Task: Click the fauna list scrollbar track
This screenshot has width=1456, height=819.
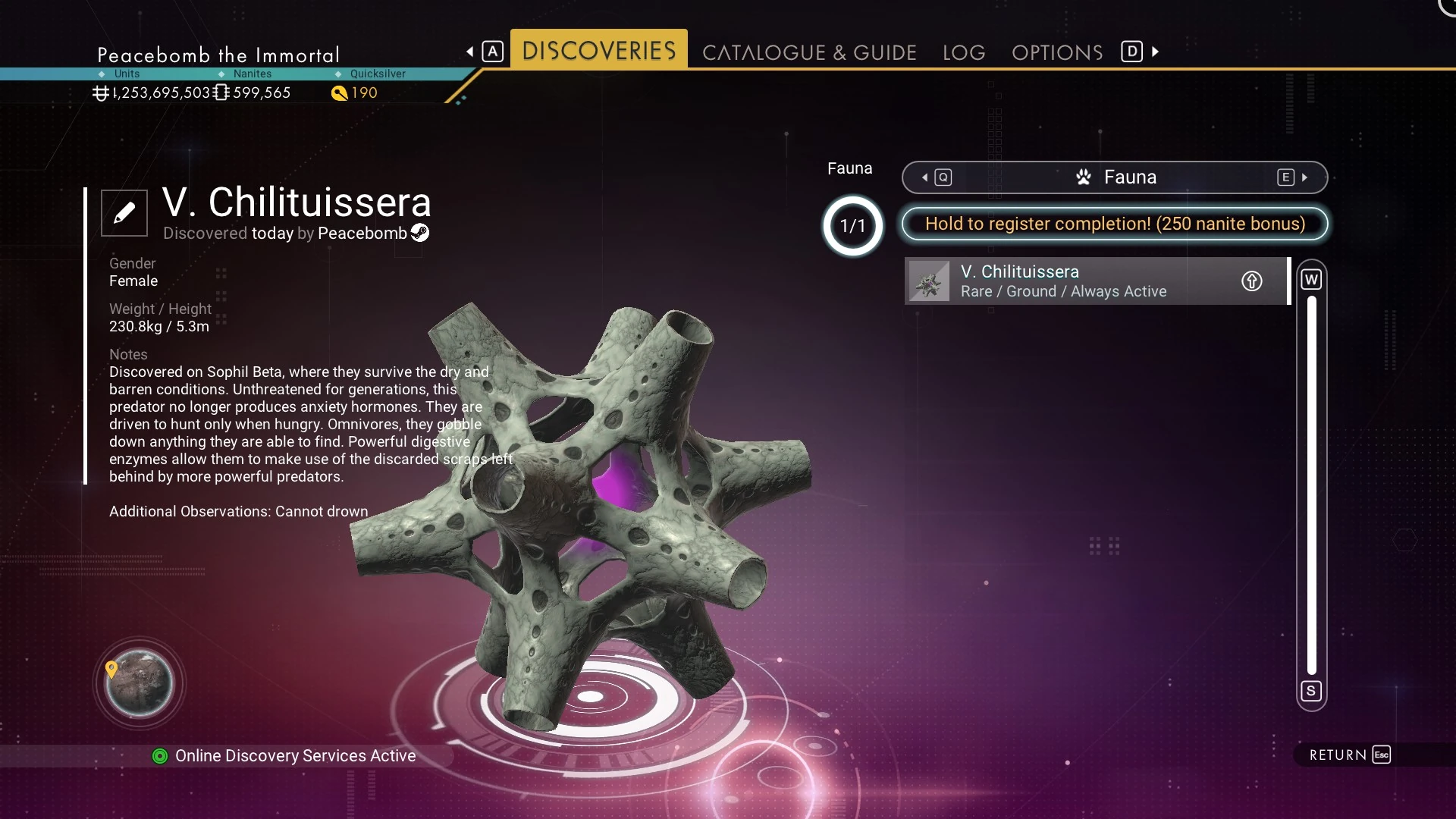Action: pos(1311,485)
